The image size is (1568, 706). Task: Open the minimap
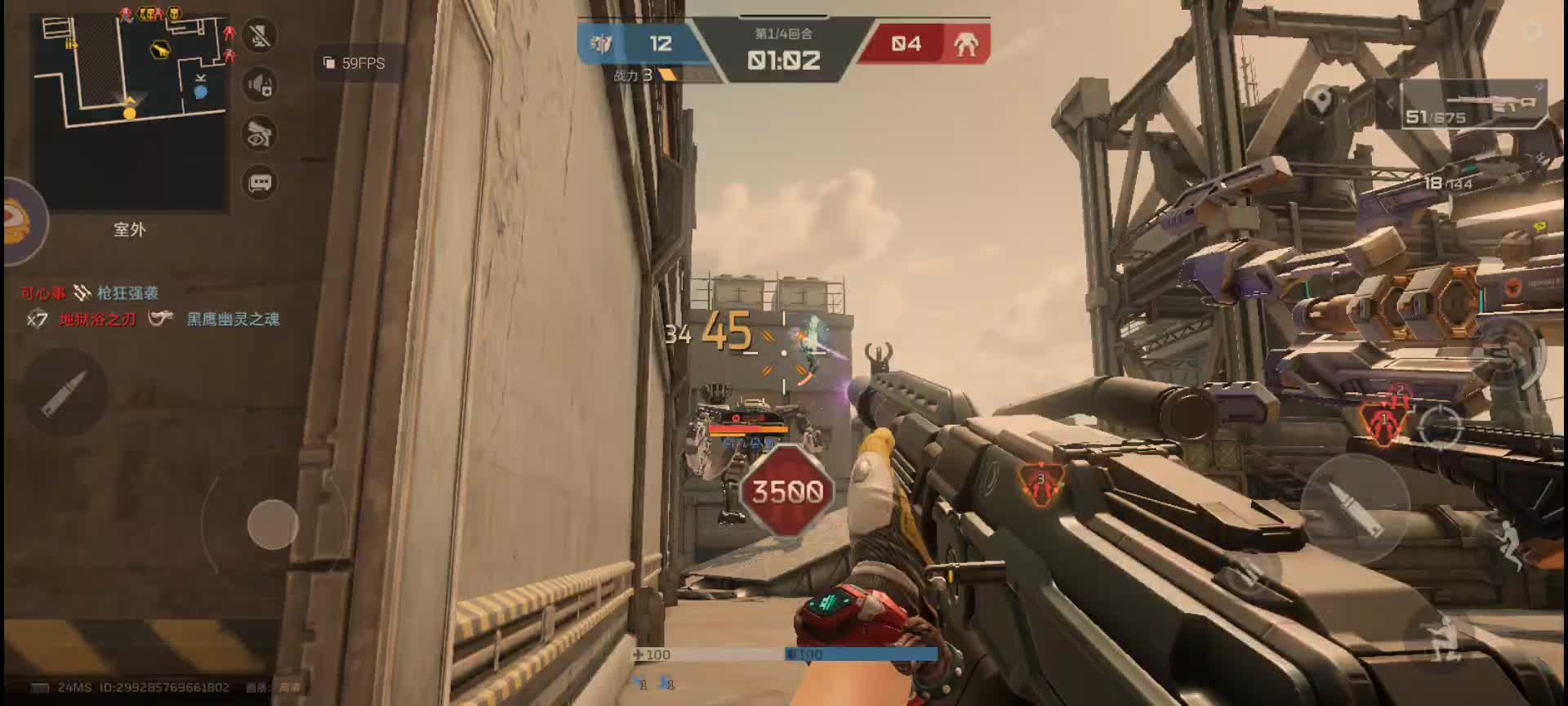(x=129, y=111)
